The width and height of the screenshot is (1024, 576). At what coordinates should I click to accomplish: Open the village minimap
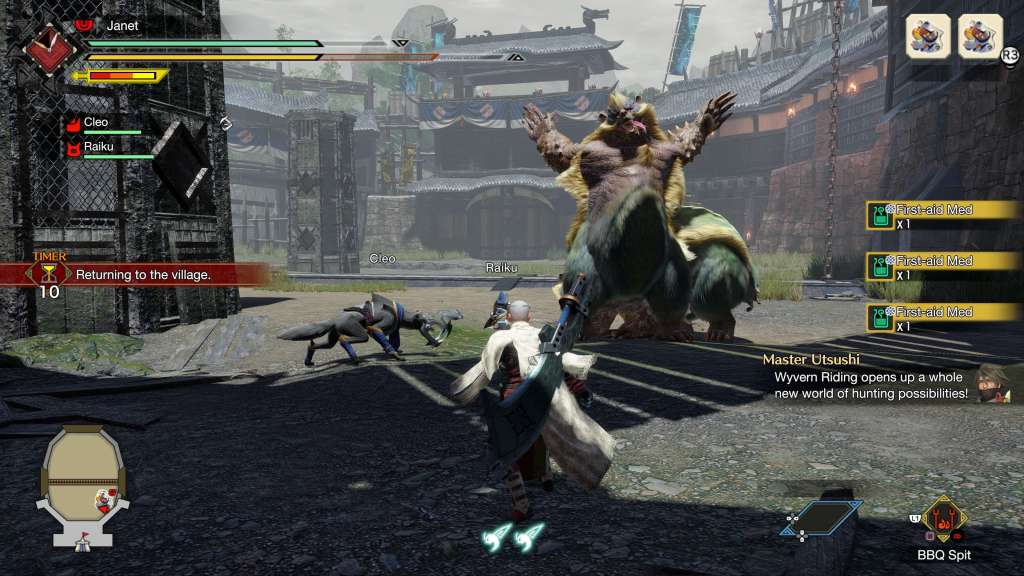click(83, 485)
